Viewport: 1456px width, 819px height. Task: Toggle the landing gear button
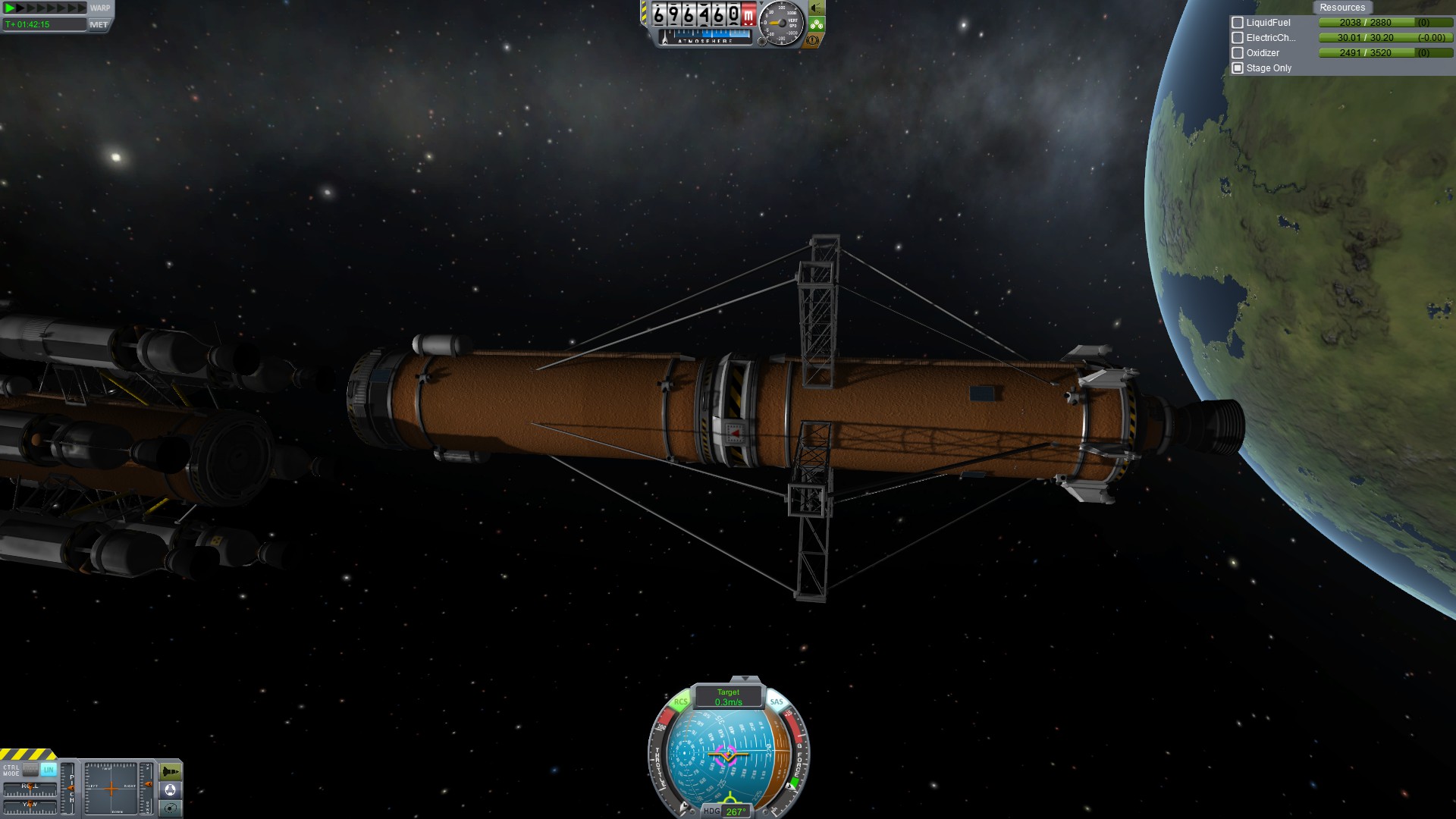tap(816, 24)
